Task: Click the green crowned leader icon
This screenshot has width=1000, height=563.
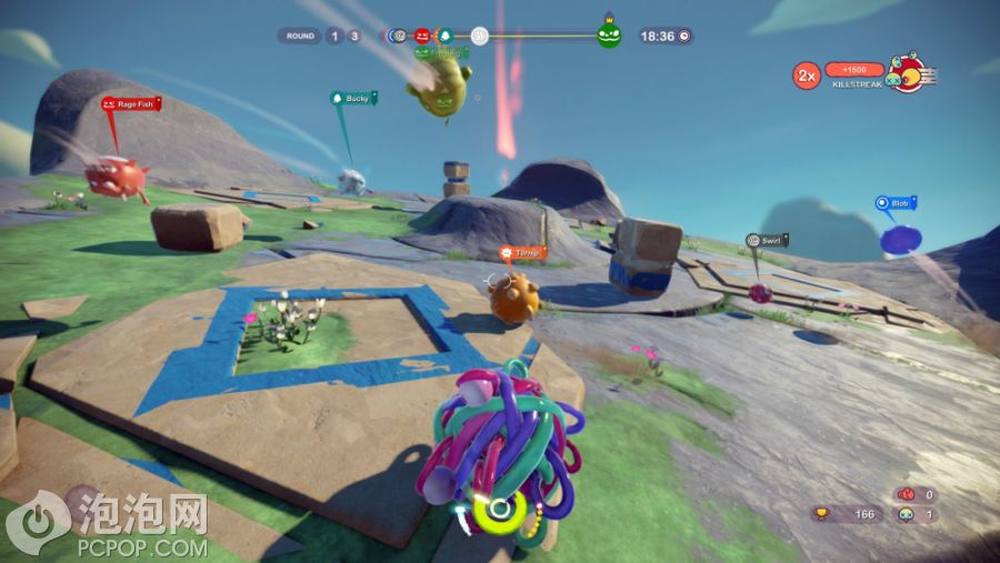Action: click(x=609, y=35)
